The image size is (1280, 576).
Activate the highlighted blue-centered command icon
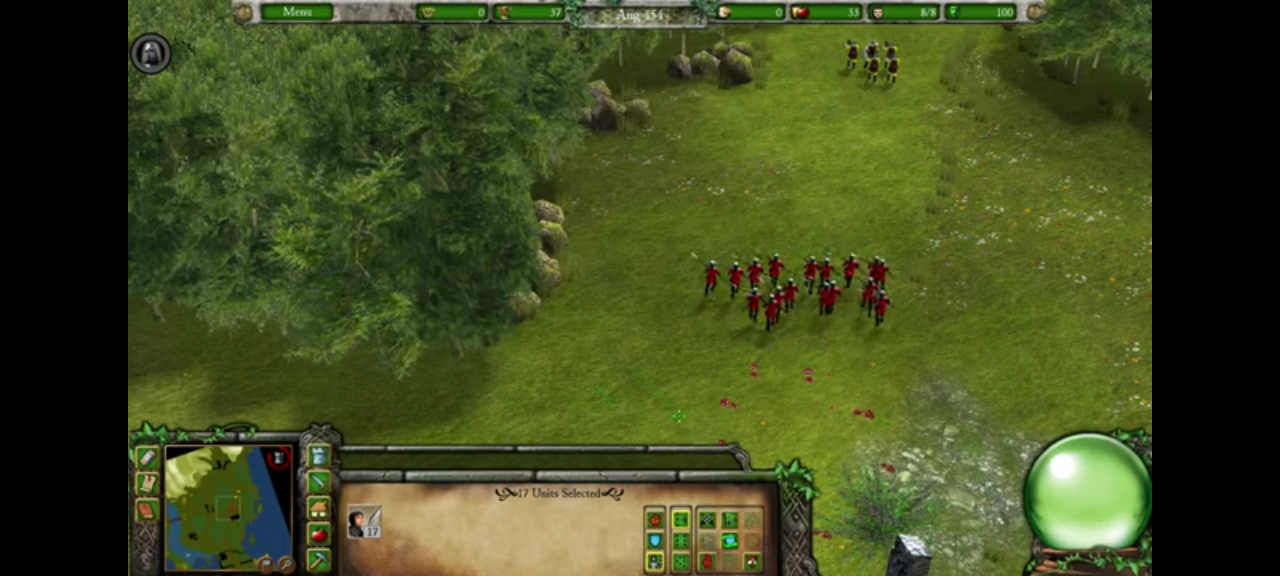(730, 540)
